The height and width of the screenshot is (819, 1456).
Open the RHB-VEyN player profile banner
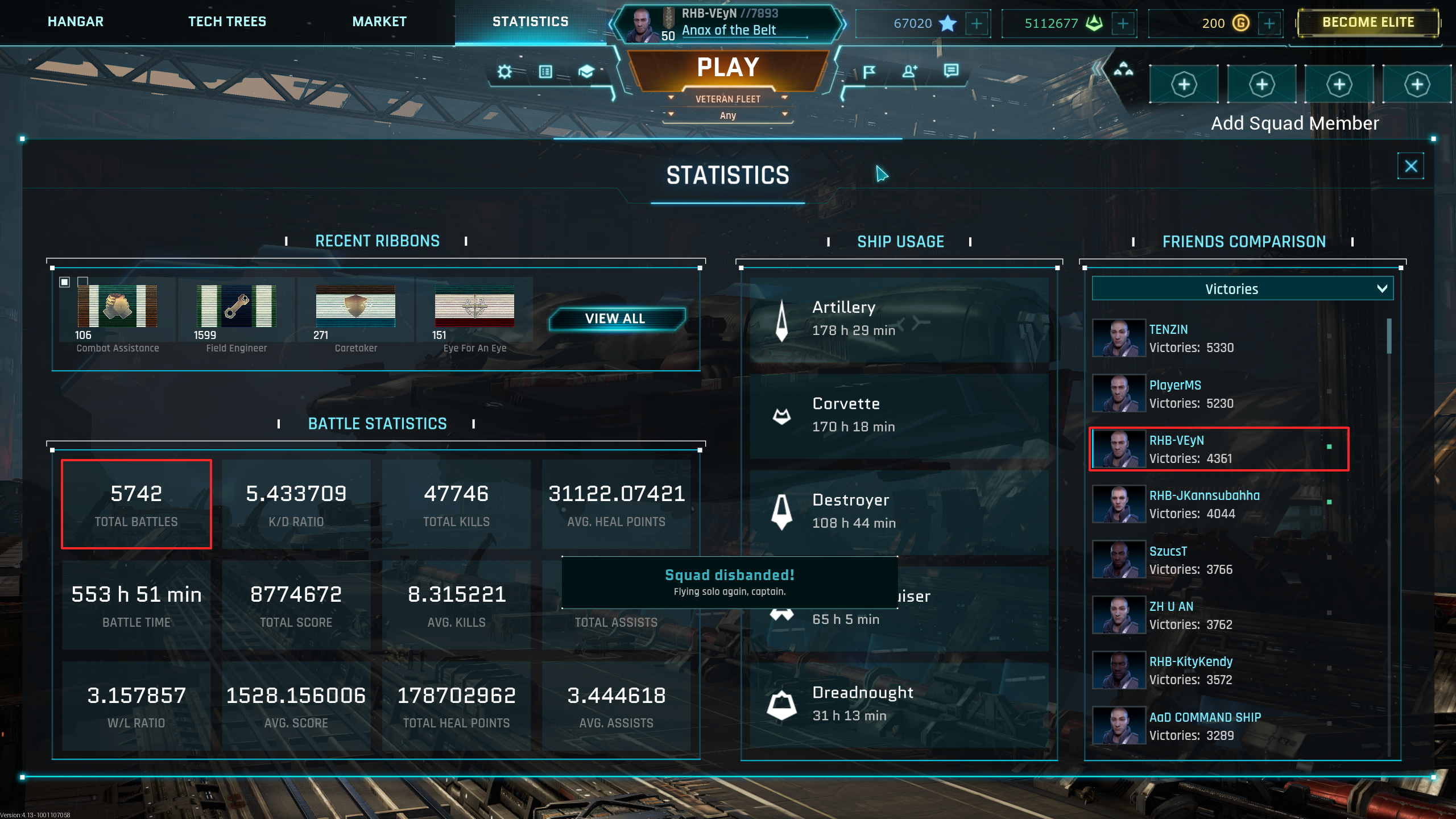pyautogui.click(x=728, y=23)
